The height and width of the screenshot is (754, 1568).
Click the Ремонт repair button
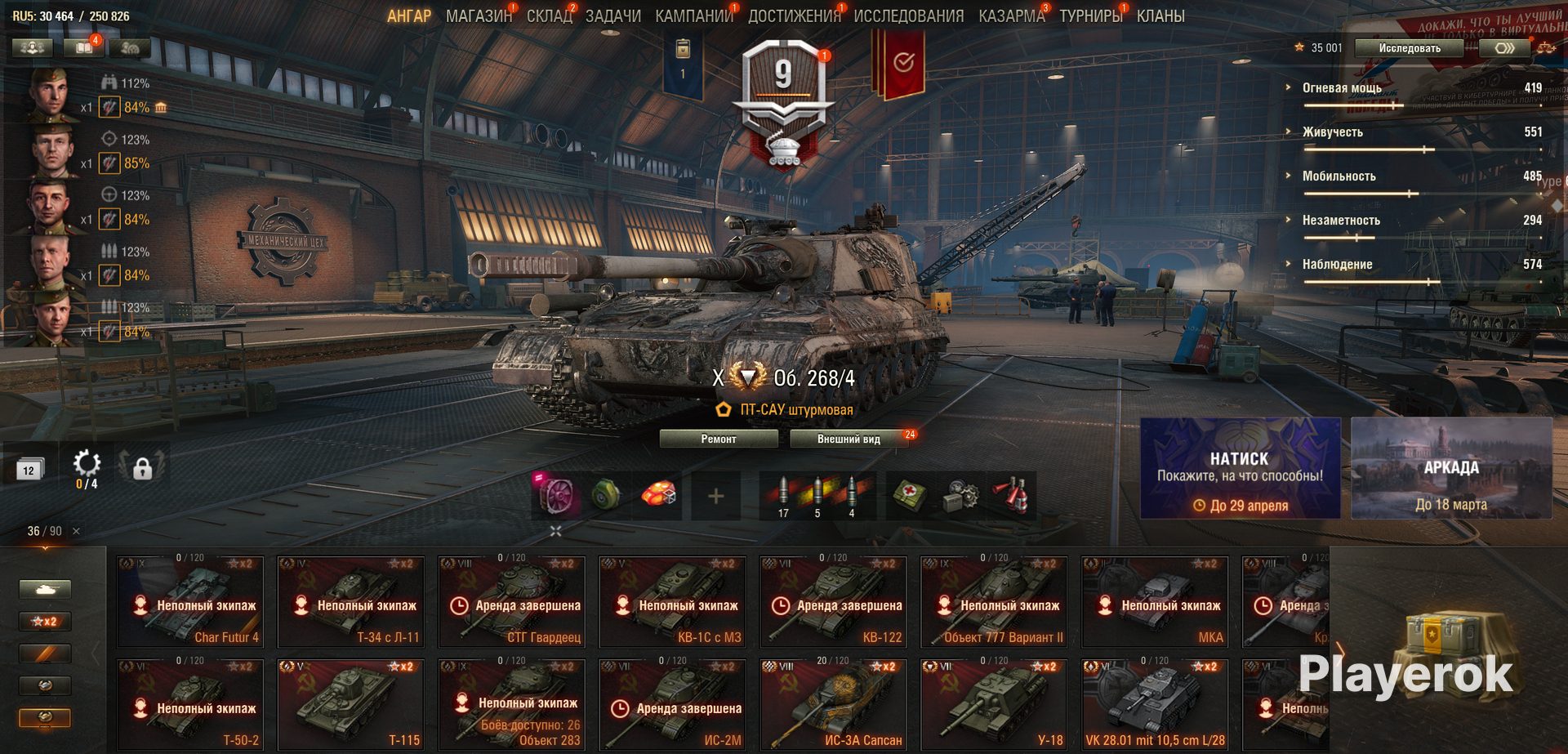pos(719,439)
